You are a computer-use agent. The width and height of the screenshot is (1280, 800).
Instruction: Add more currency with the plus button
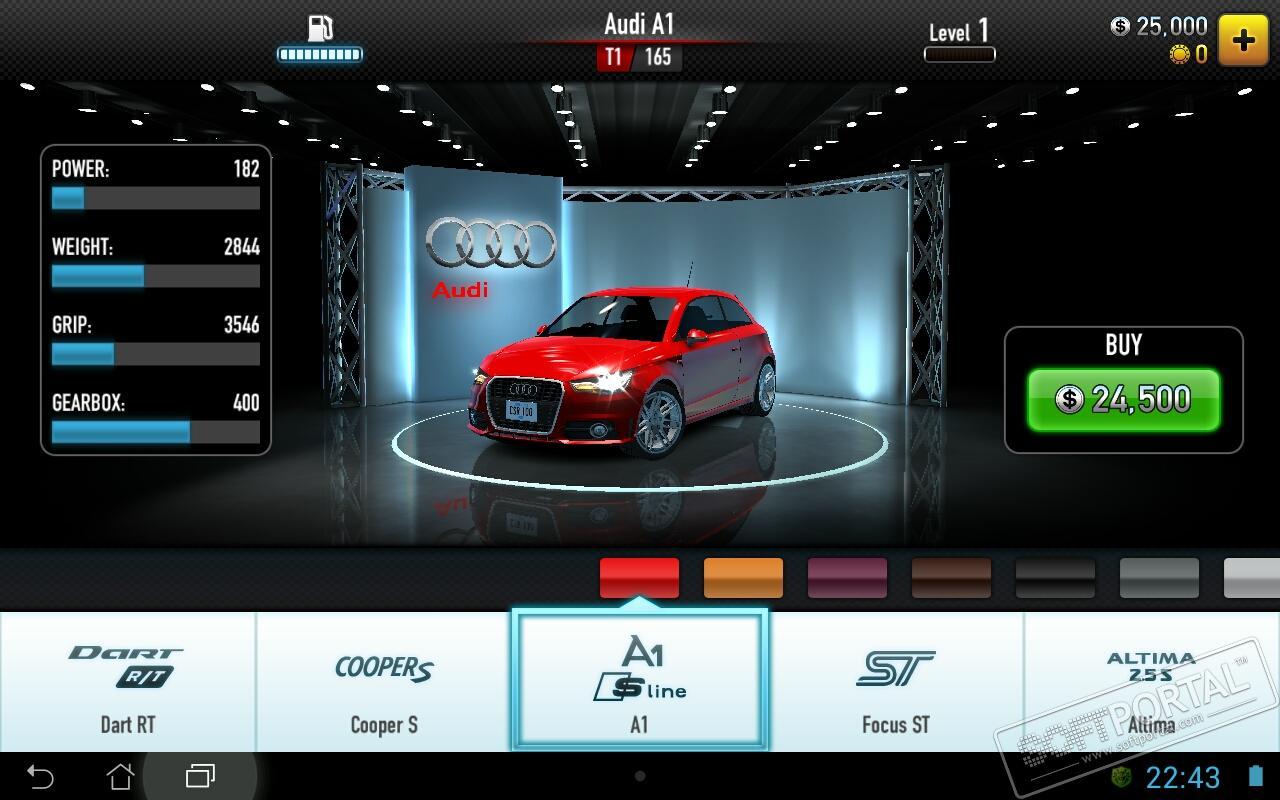pos(1243,40)
